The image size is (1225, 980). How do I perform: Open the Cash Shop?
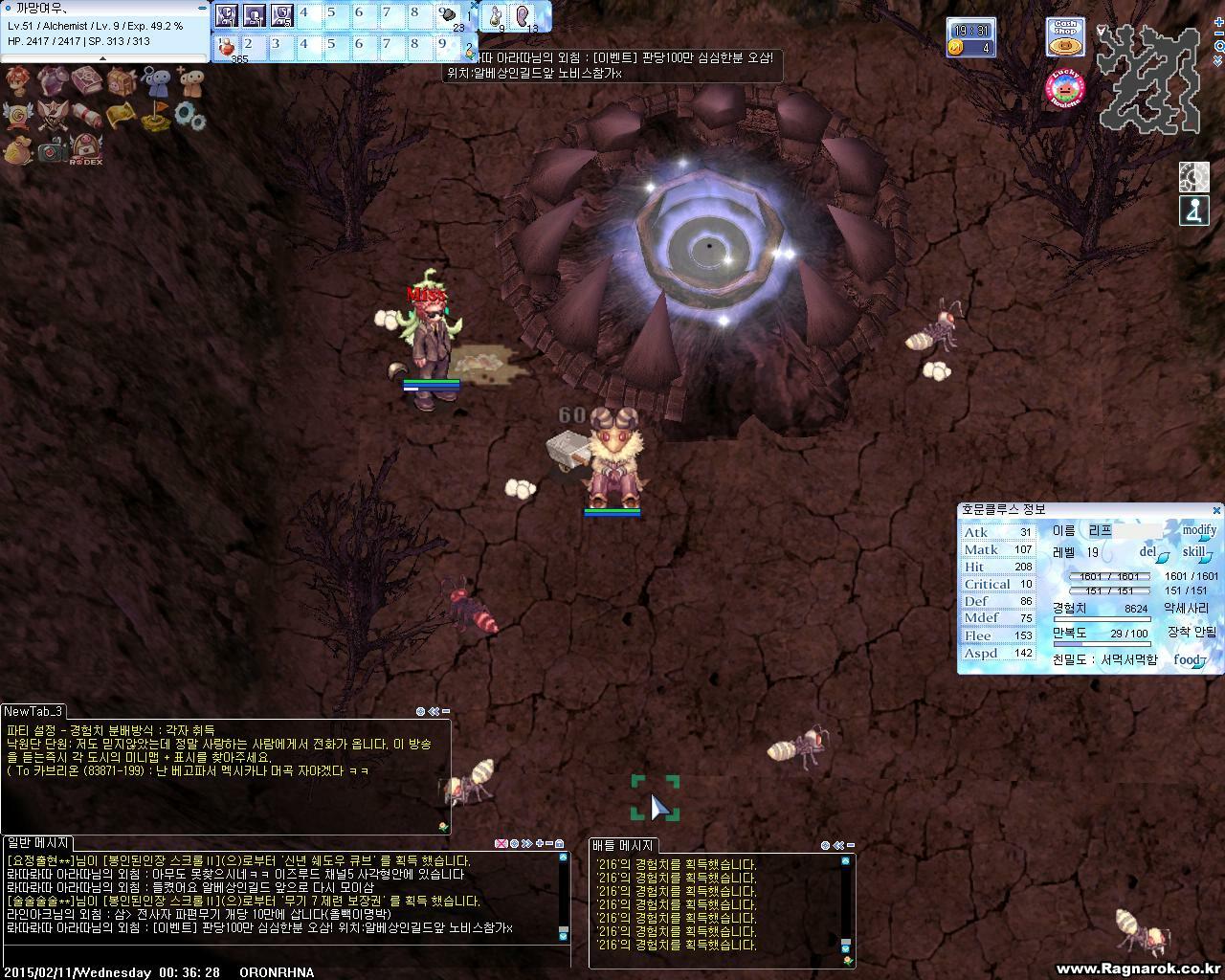point(1064,38)
